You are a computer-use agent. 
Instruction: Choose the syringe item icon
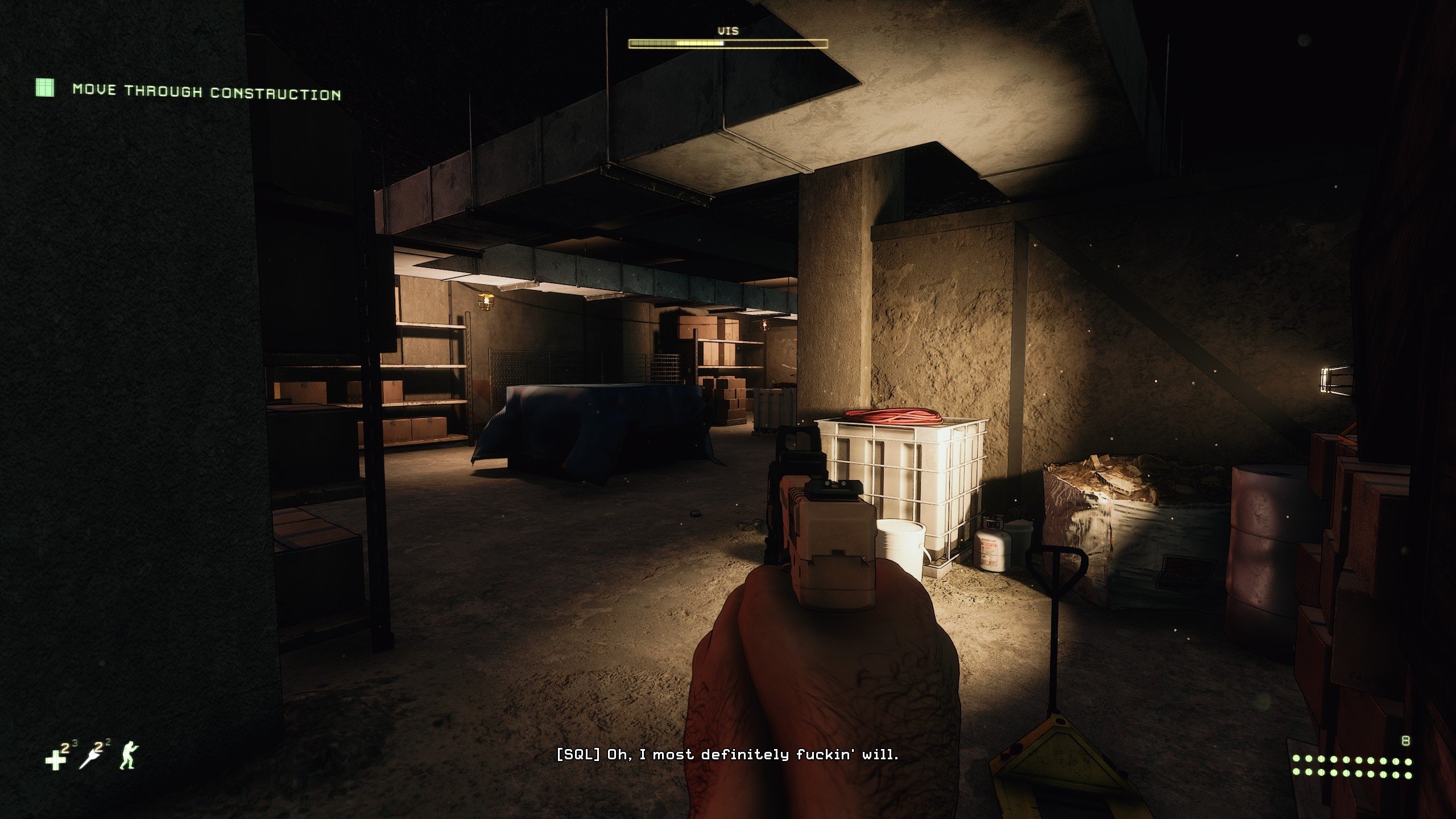(90, 759)
